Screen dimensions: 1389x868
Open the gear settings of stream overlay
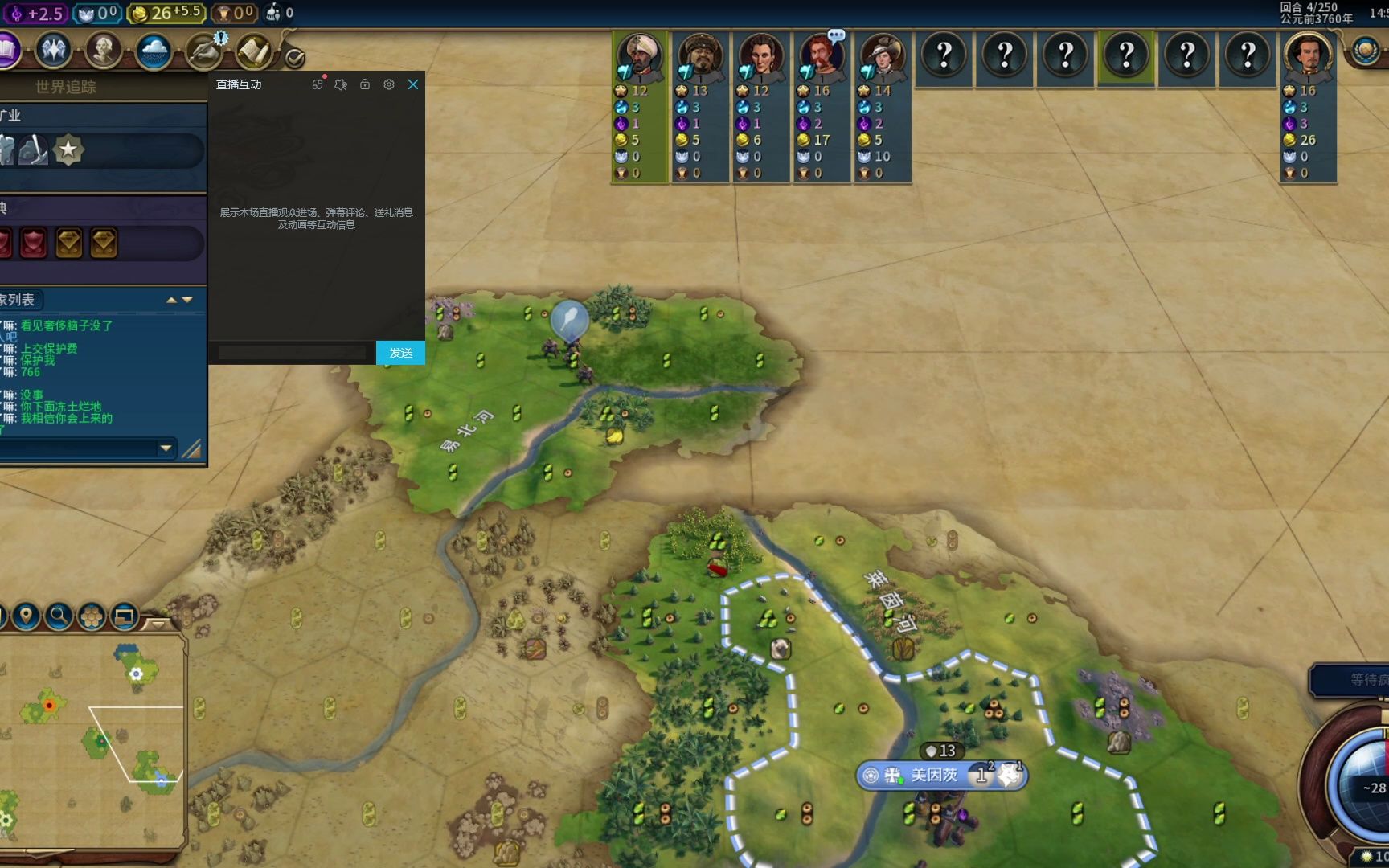389,84
